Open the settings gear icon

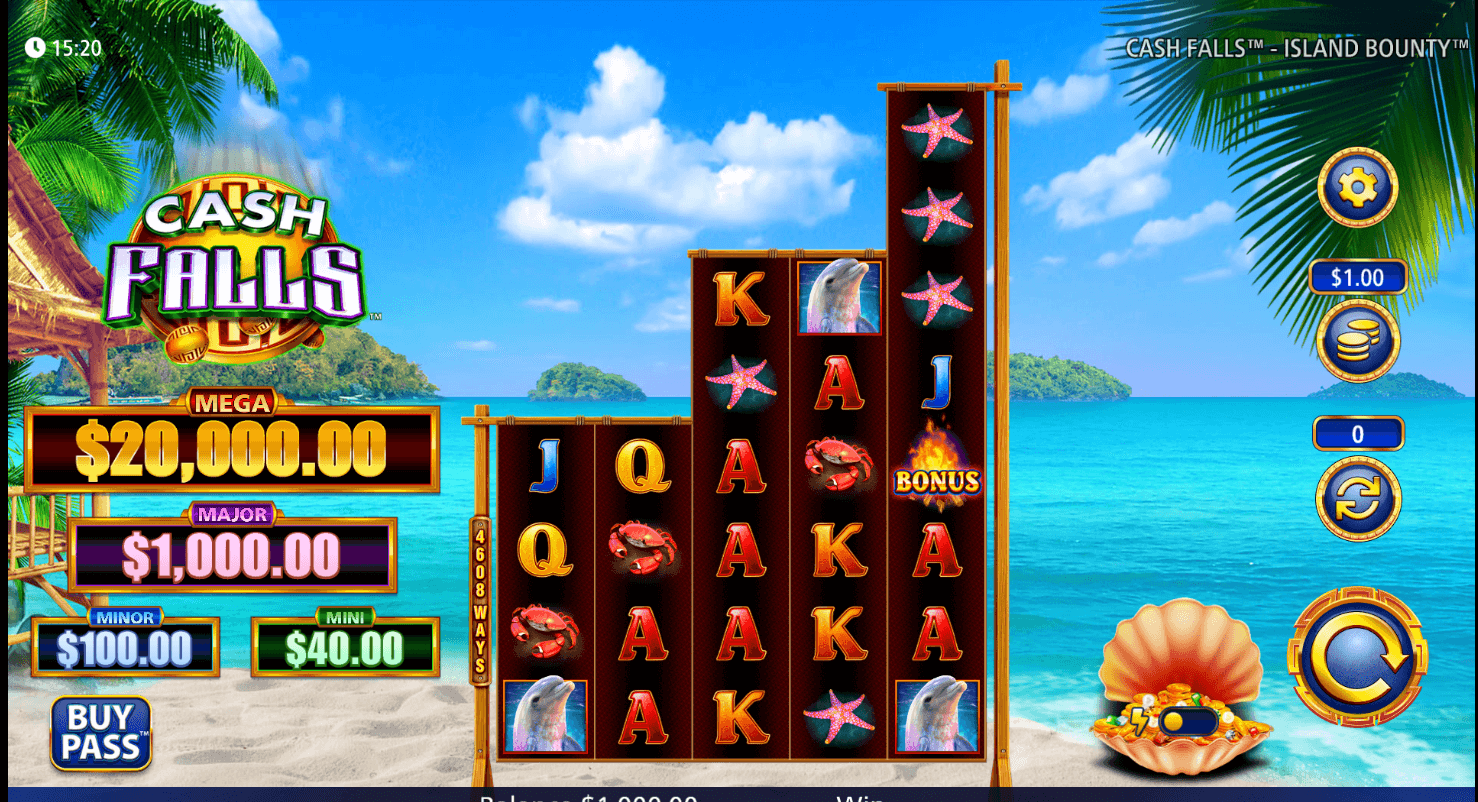(1358, 189)
